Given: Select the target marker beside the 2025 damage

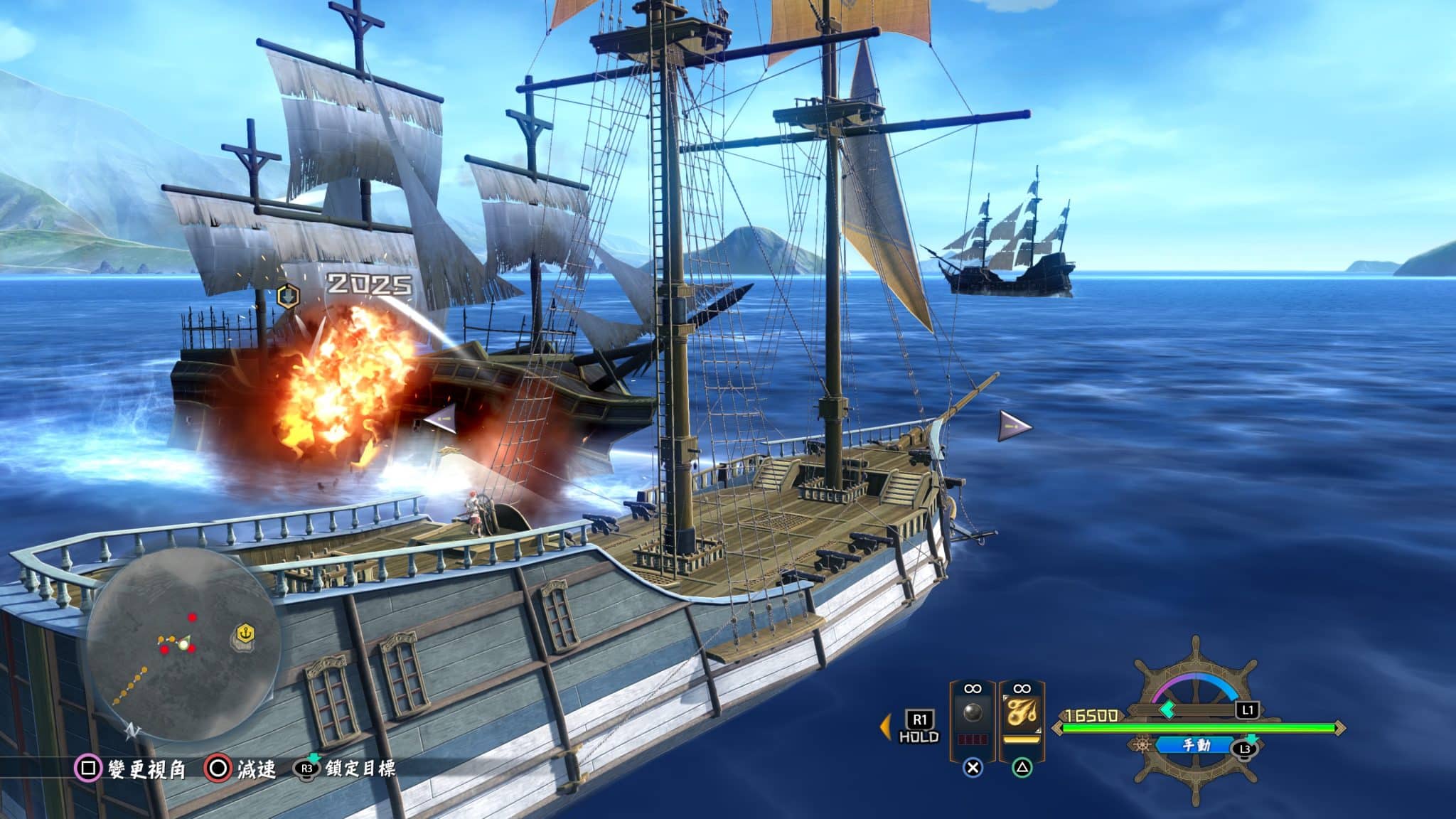Looking at the screenshot, I should tap(287, 295).
